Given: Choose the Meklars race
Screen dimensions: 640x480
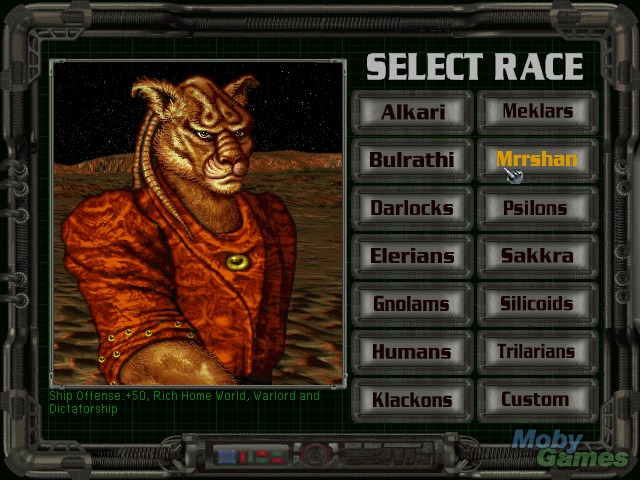Looking at the screenshot, I should click(537, 112).
